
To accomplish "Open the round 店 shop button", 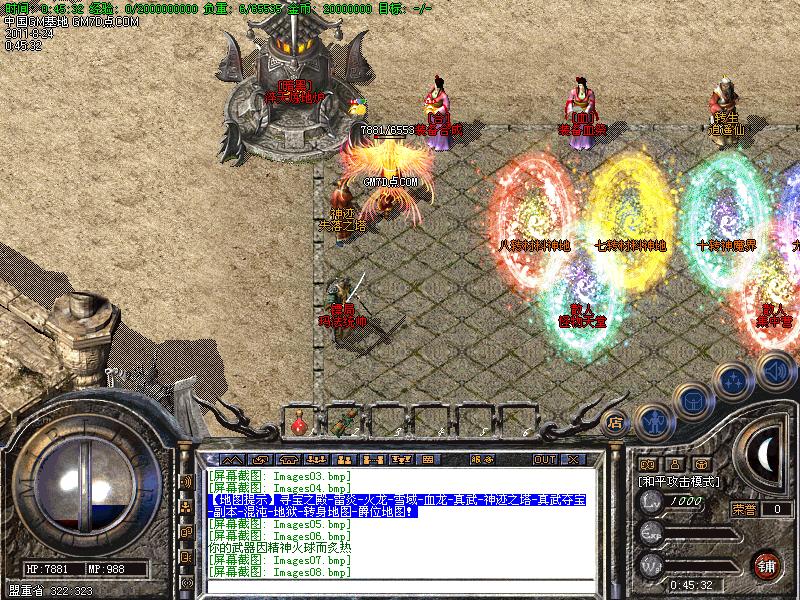I will coord(616,422).
